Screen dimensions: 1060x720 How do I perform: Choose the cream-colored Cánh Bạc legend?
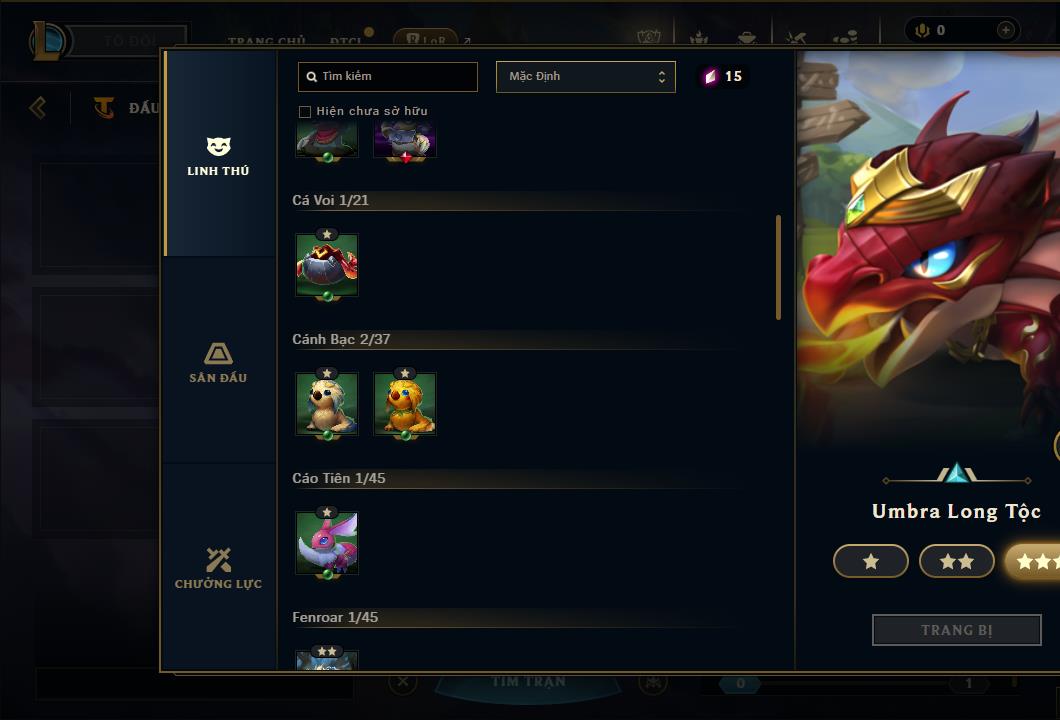pyautogui.click(x=327, y=404)
